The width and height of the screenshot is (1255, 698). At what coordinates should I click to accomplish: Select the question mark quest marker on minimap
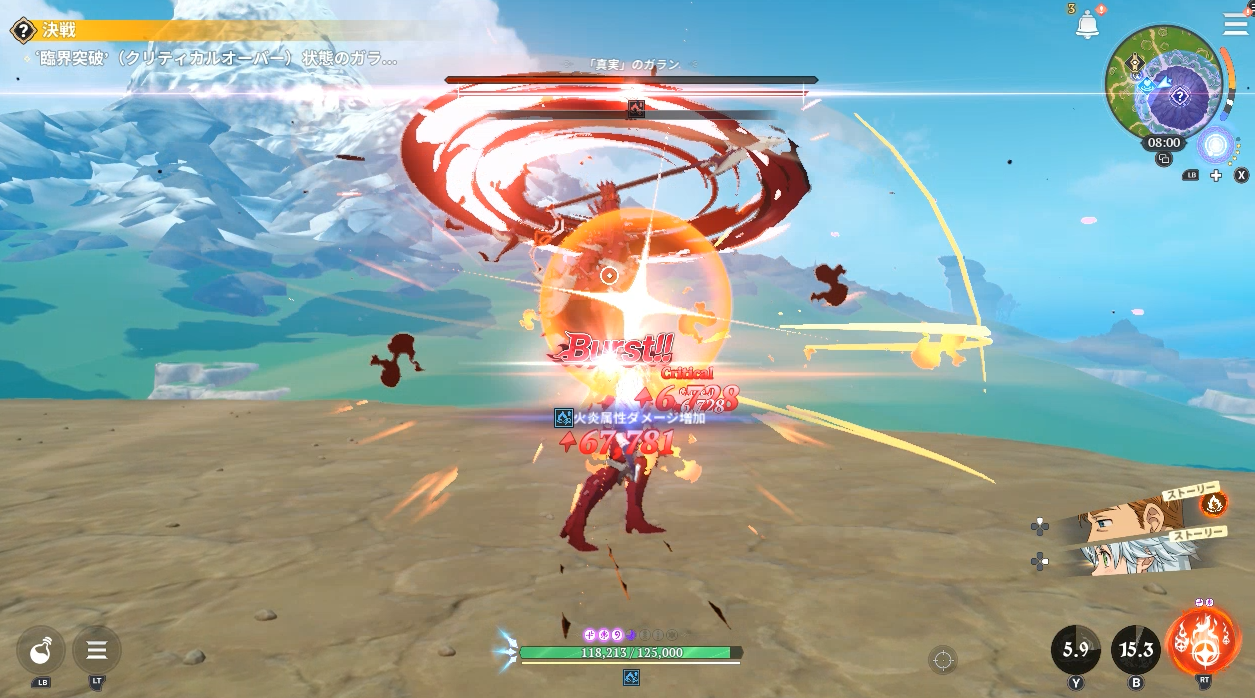(x=1180, y=97)
